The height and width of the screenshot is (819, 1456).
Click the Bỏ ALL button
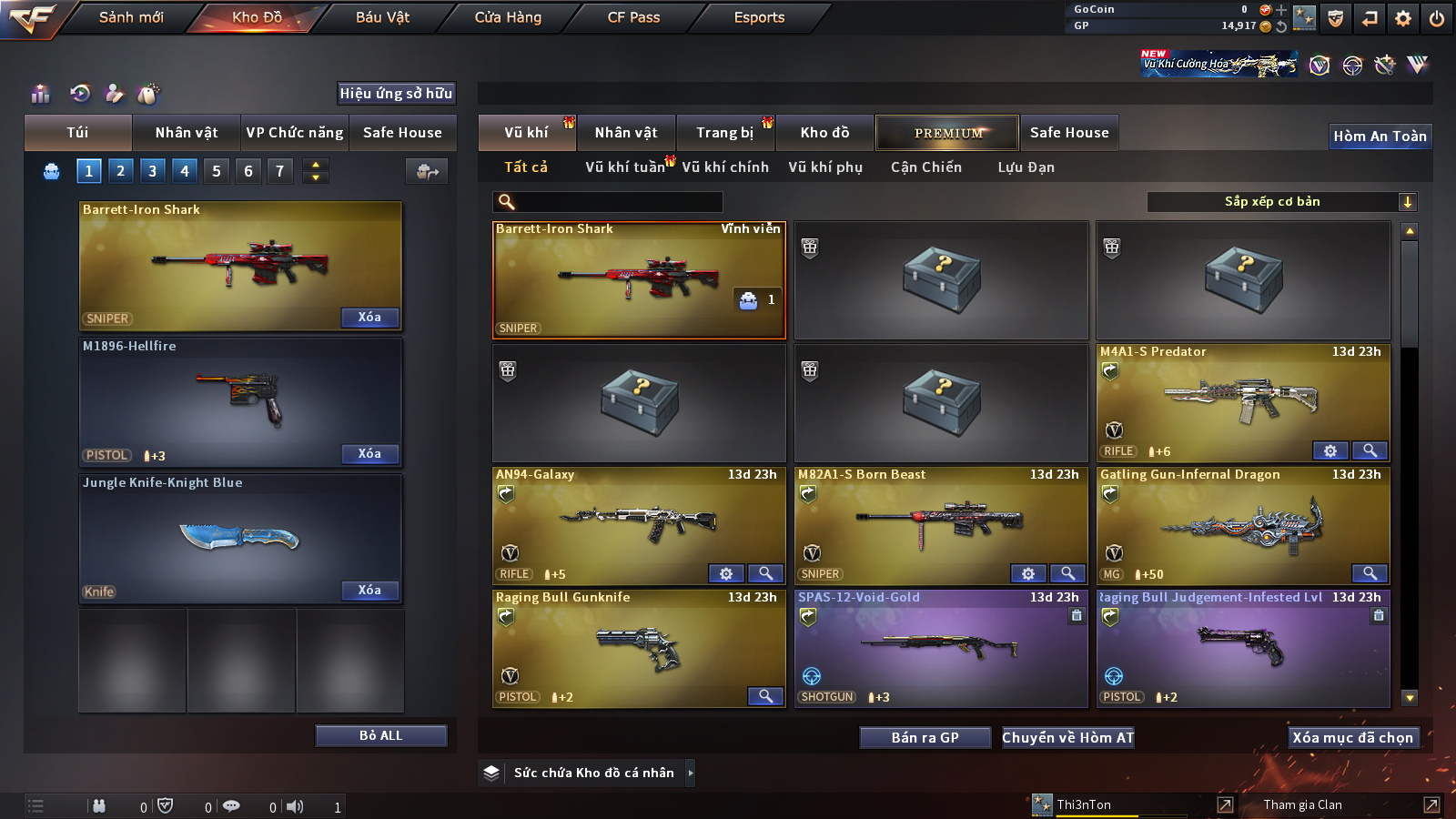pyautogui.click(x=380, y=735)
